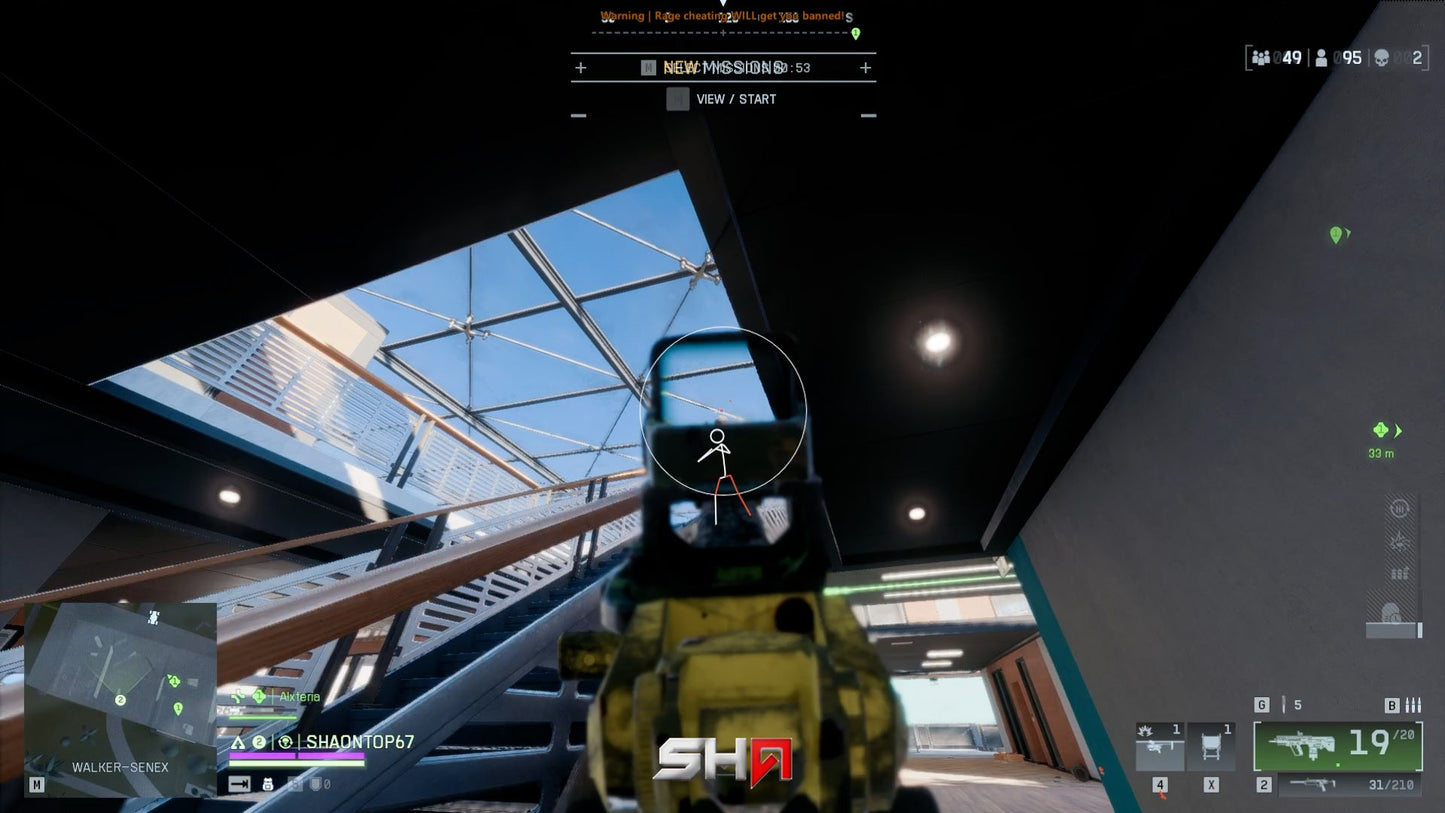Click the exit arrow icon below the health bar

(239, 783)
